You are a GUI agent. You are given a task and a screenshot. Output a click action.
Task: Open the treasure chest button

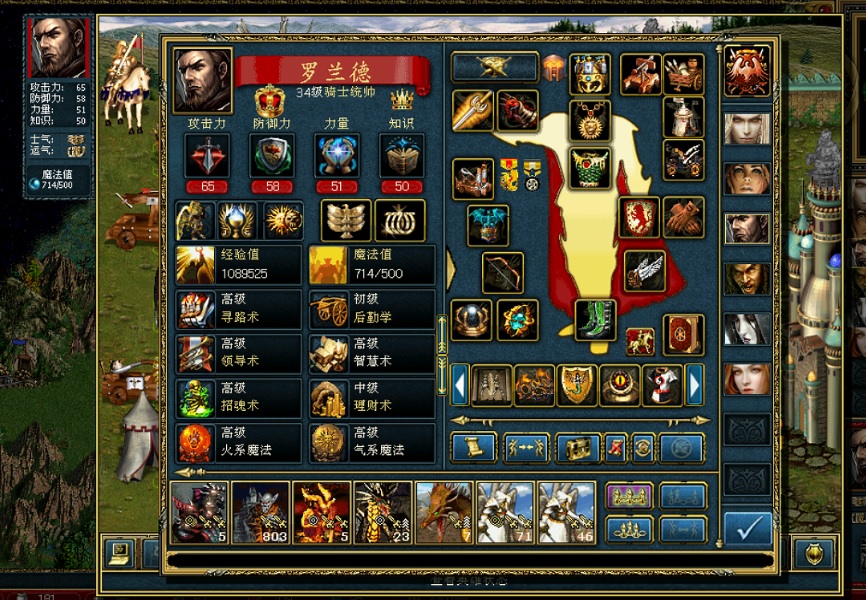pyautogui.click(x=578, y=448)
